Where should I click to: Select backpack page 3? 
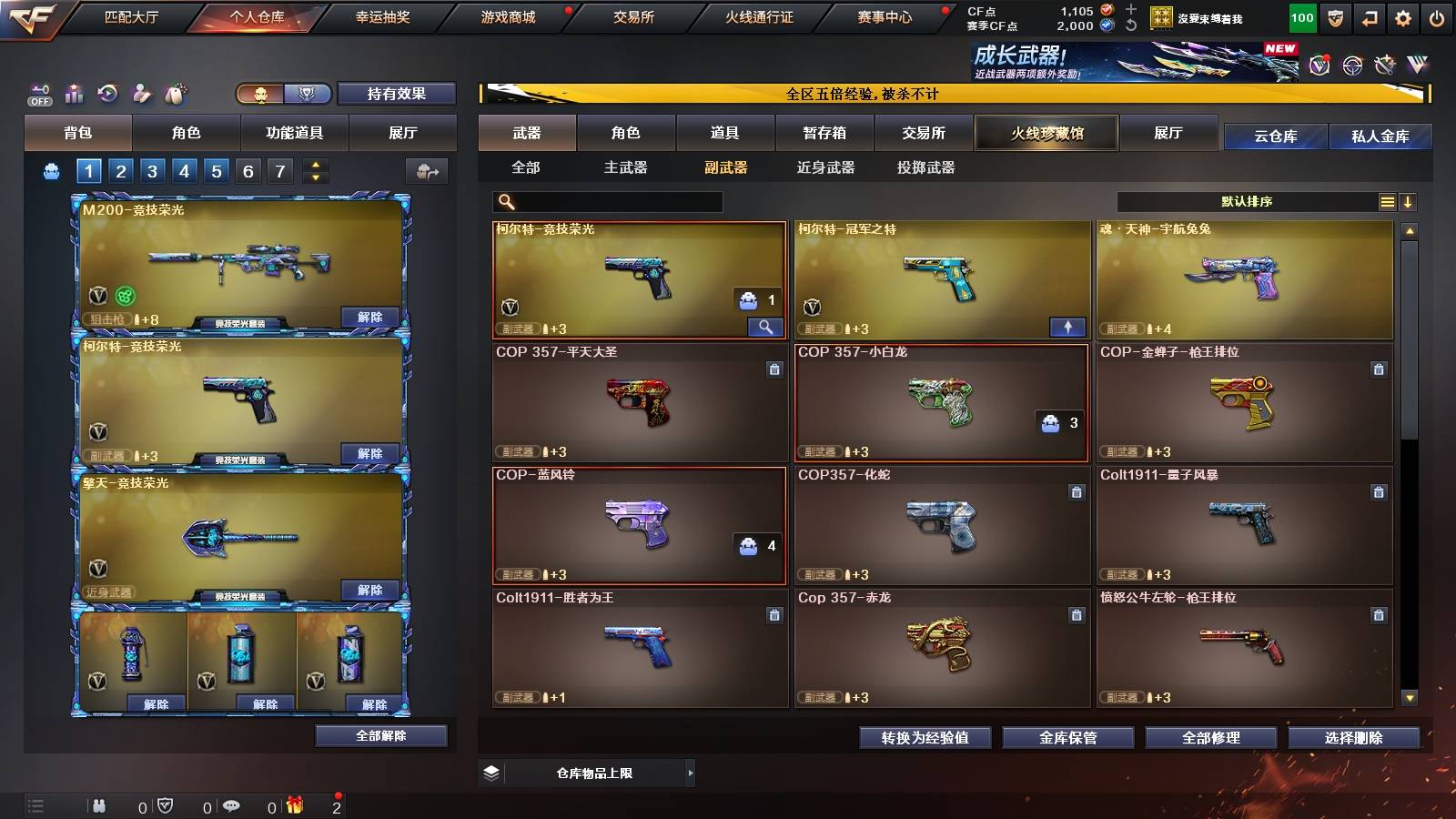153,170
